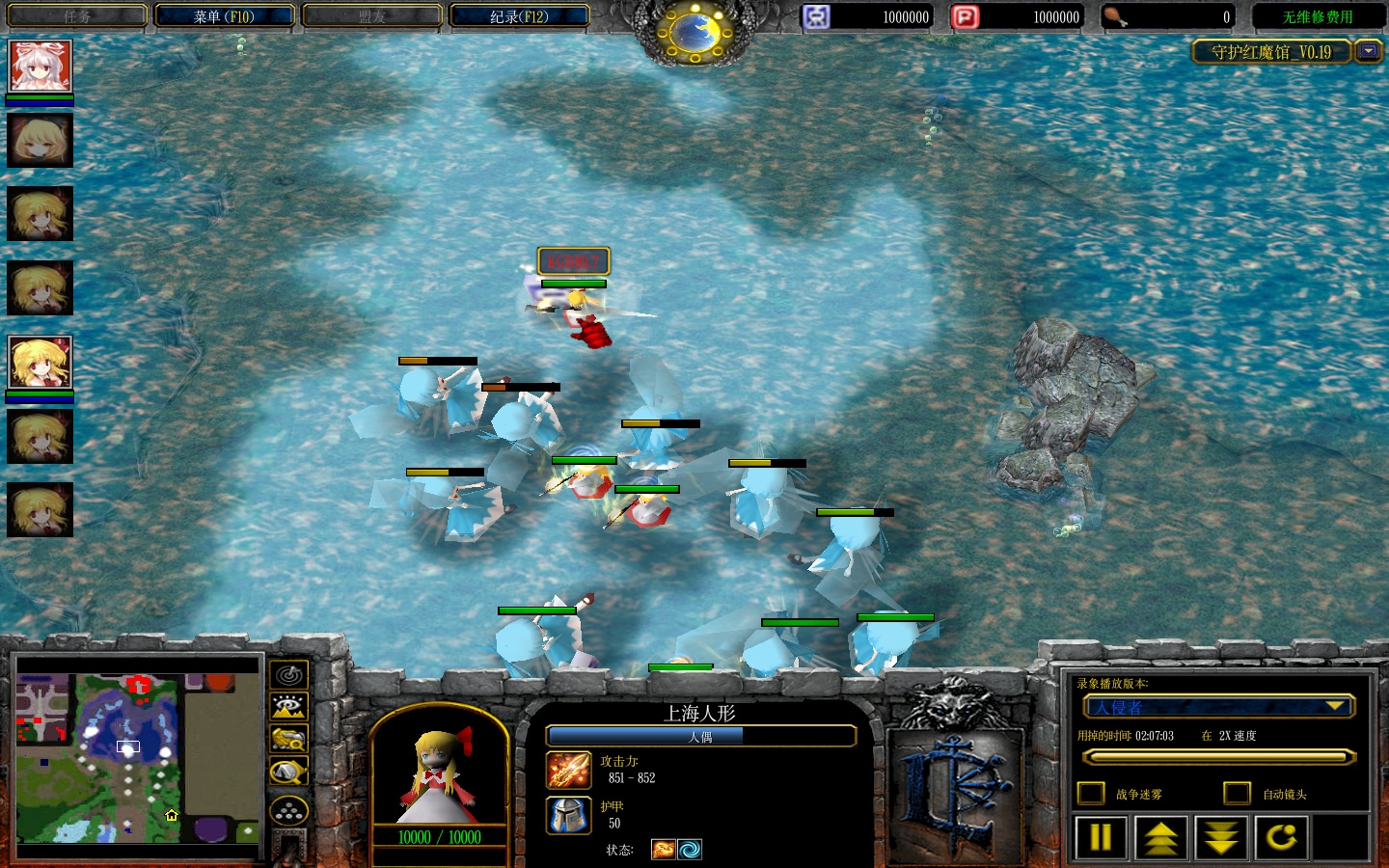Open the 菜单 (F10) game menu

point(224,16)
